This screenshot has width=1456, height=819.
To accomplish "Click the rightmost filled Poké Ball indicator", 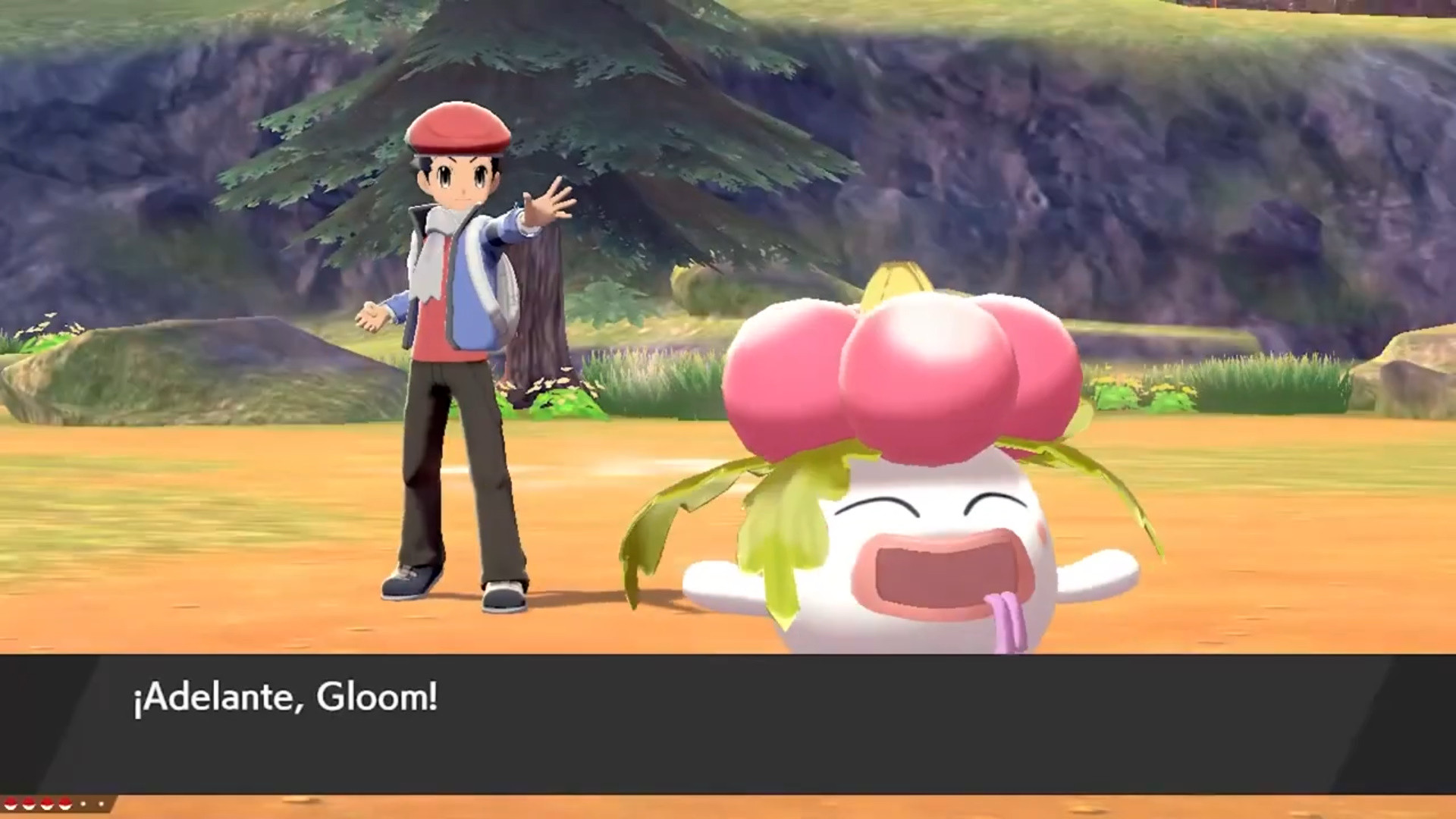I will click(64, 804).
